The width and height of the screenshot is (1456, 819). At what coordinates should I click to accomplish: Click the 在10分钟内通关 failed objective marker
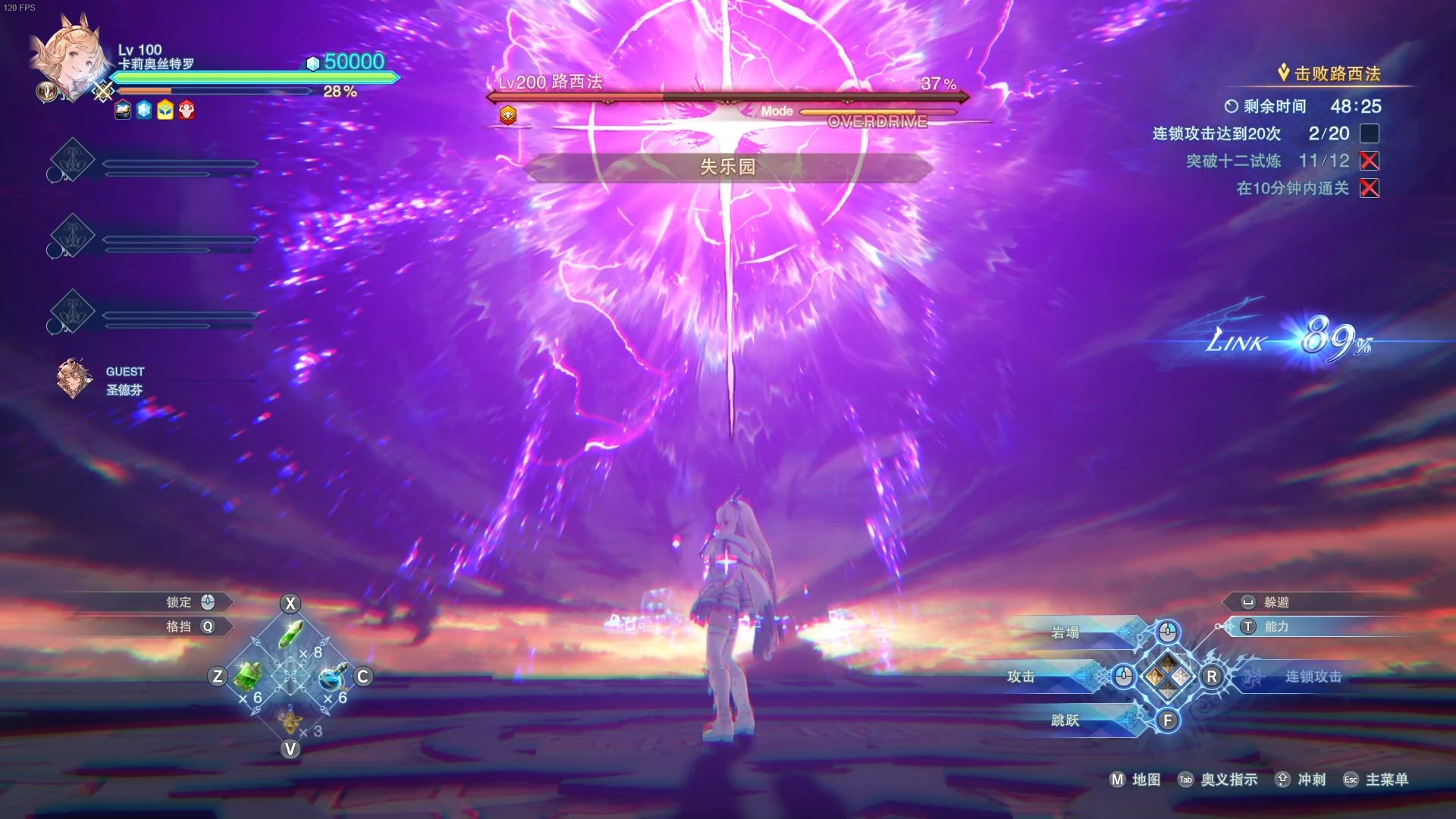(x=1369, y=188)
